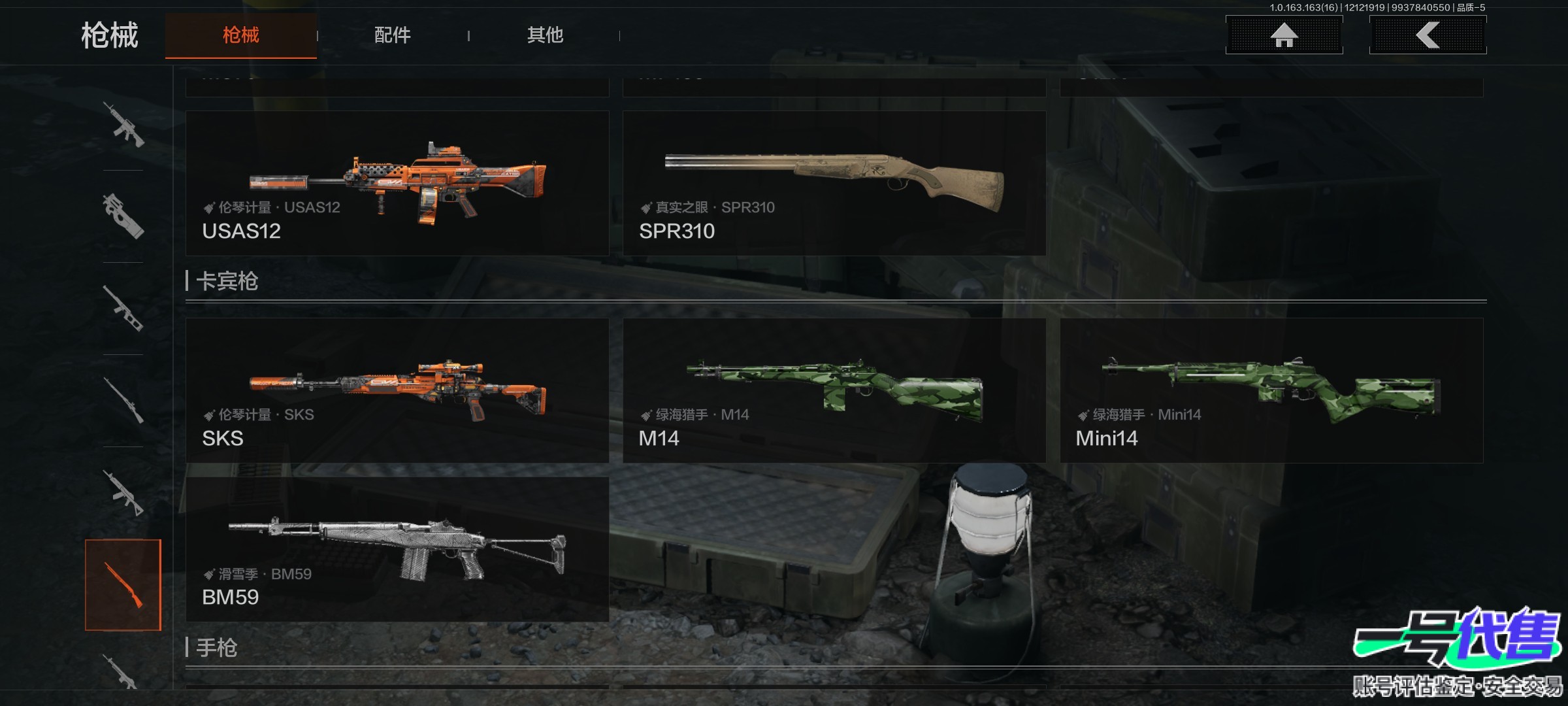Click the back arrow button

point(1428,35)
